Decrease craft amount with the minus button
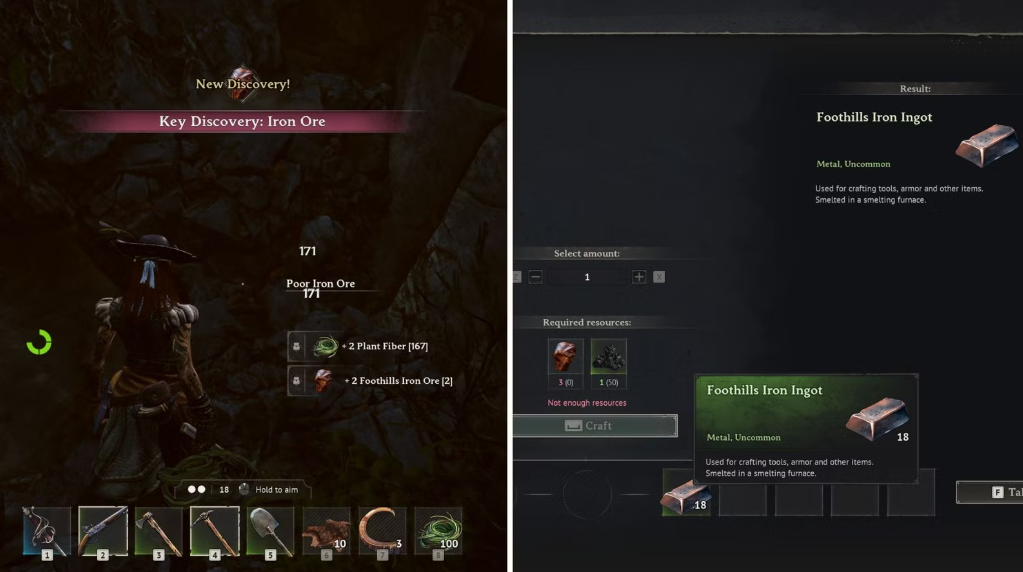1023x572 pixels. click(536, 277)
